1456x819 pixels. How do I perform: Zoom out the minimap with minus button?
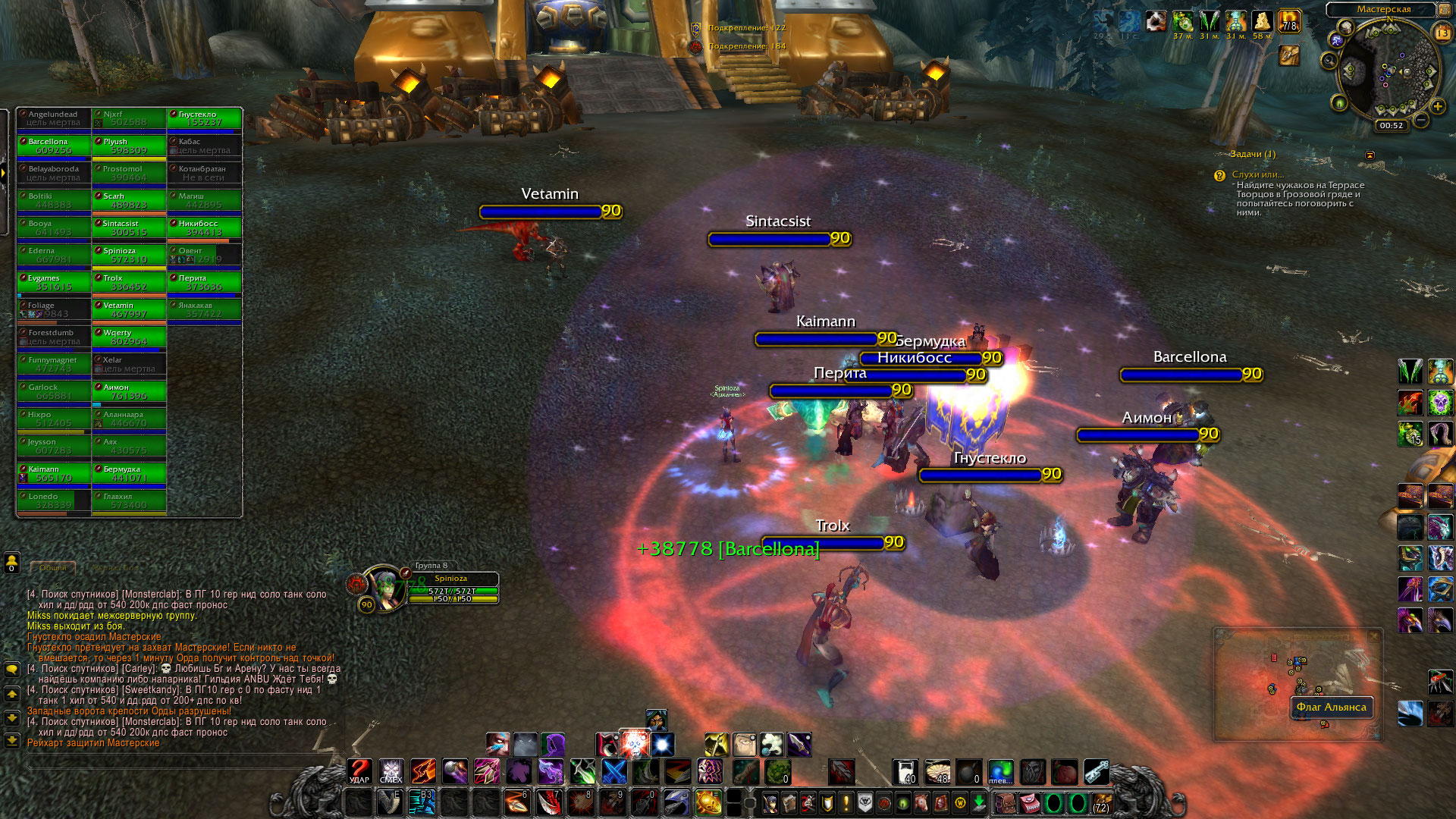(1421, 120)
